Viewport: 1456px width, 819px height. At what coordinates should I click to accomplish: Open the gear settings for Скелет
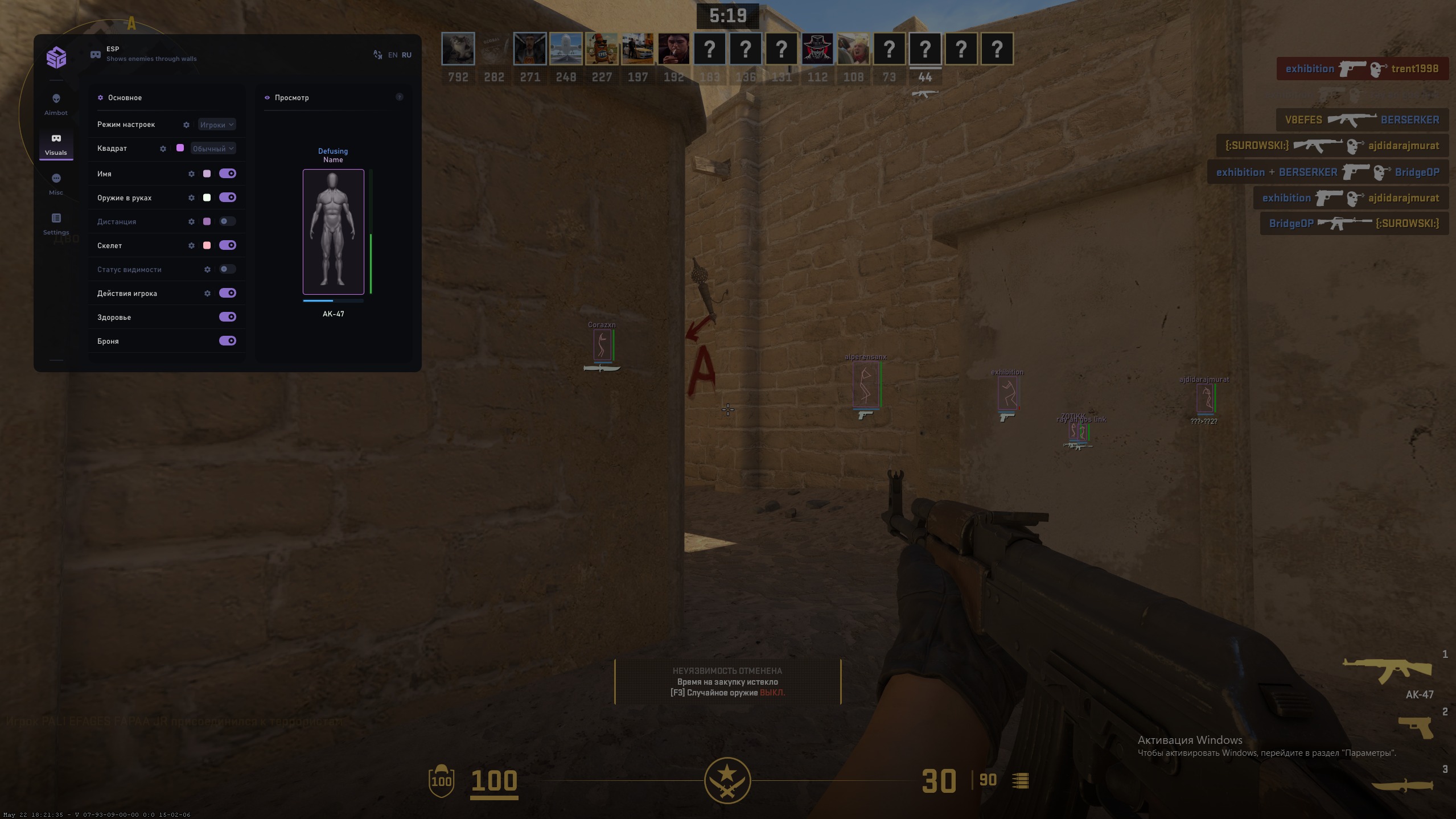point(192,245)
